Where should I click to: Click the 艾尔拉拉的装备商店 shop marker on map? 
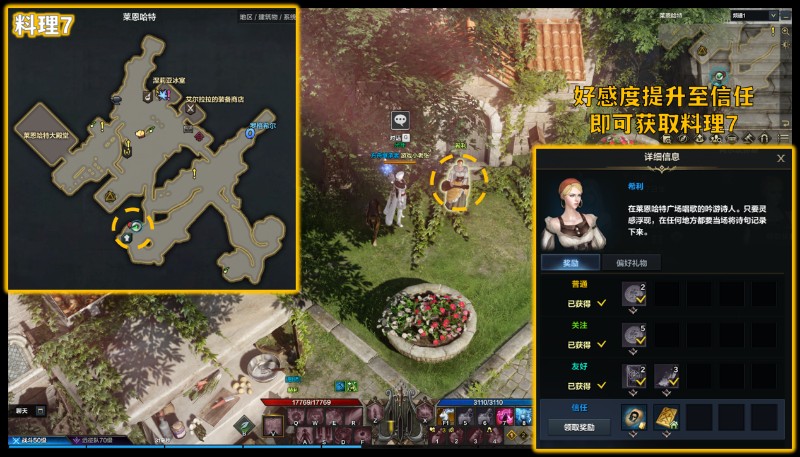(191, 109)
